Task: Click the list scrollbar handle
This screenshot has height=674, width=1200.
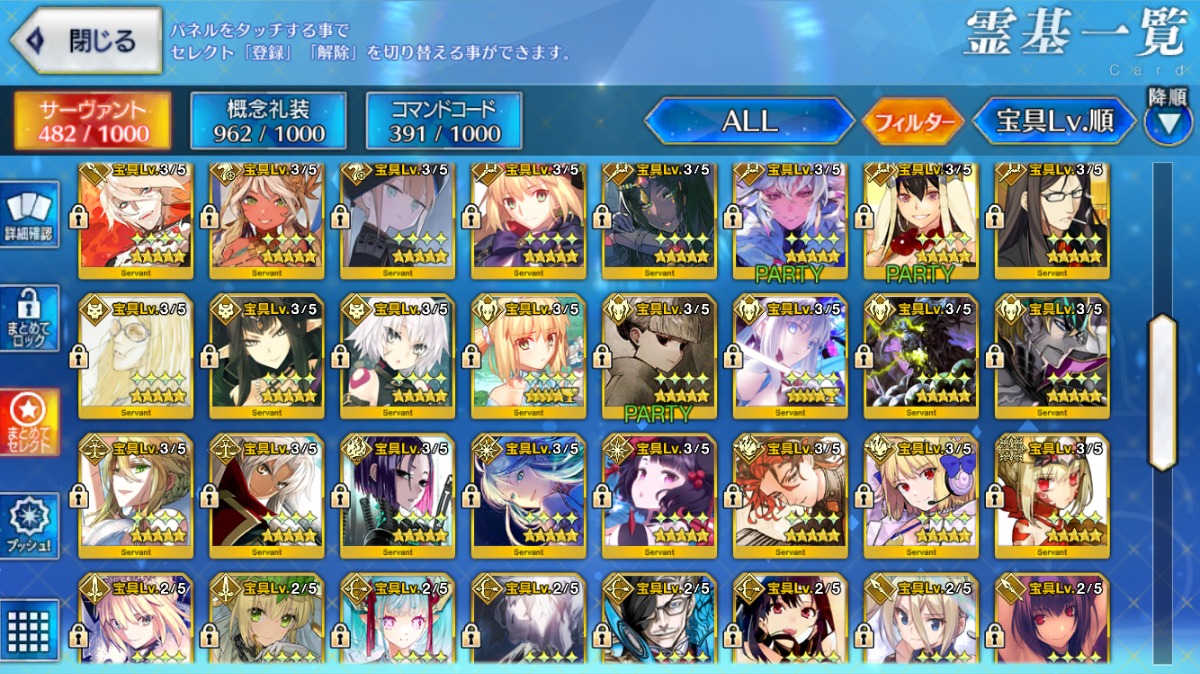Action: coord(1163,391)
